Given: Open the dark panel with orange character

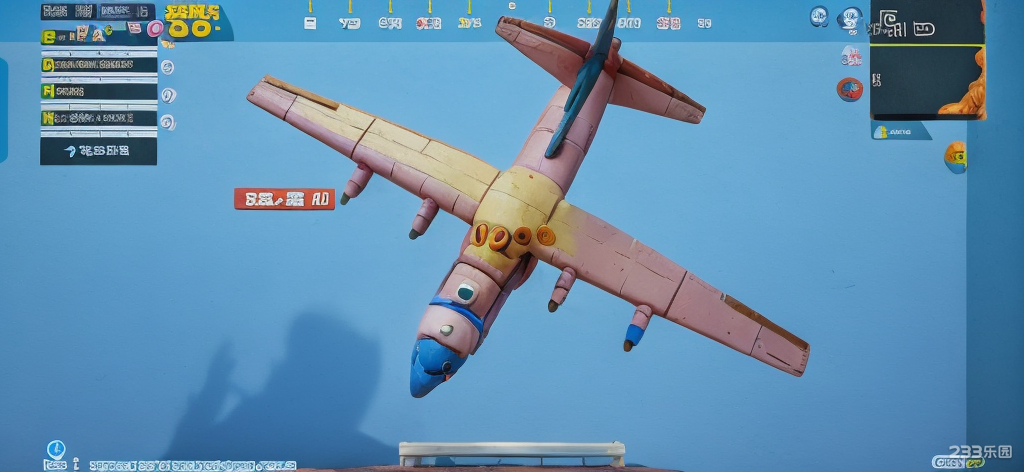Looking at the screenshot, I should pyautogui.click(x=927, y=60).
